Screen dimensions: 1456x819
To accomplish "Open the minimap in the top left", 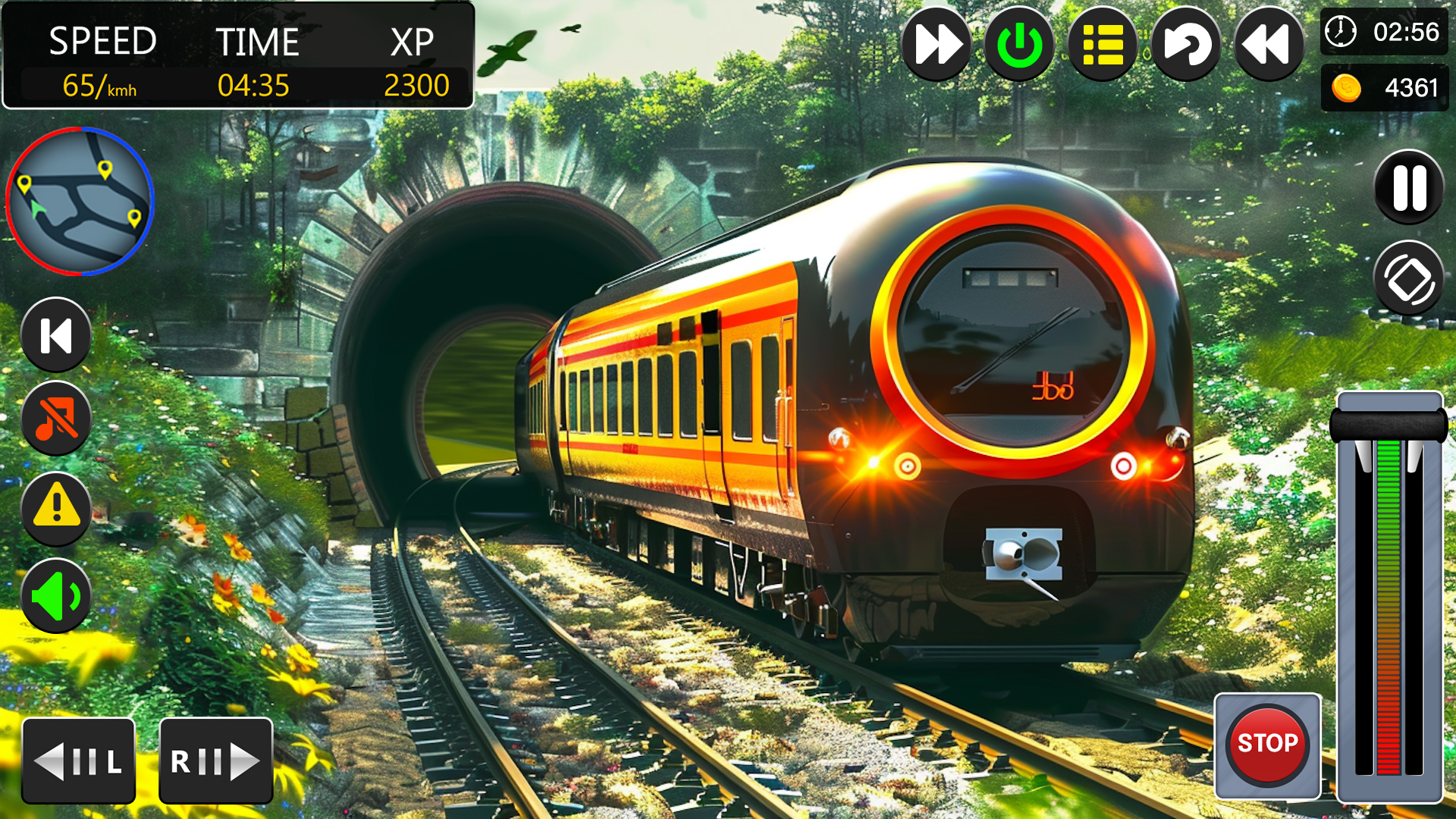I will click(80, 201).
